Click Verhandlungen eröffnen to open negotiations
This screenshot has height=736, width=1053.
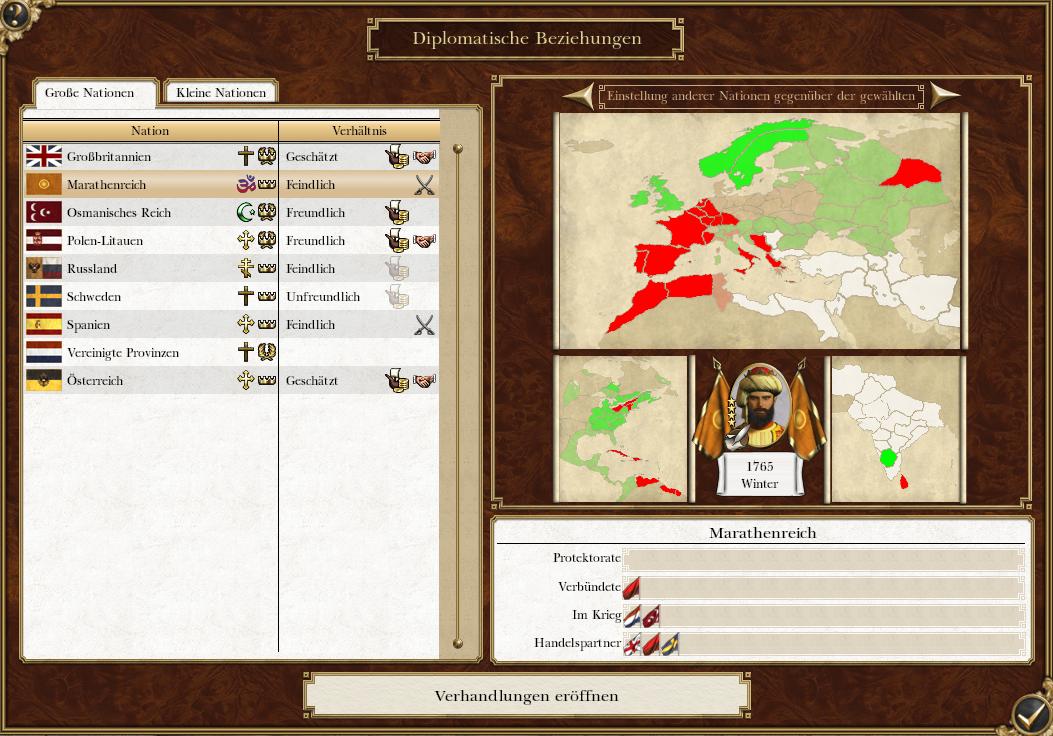(x=526, y=696)
